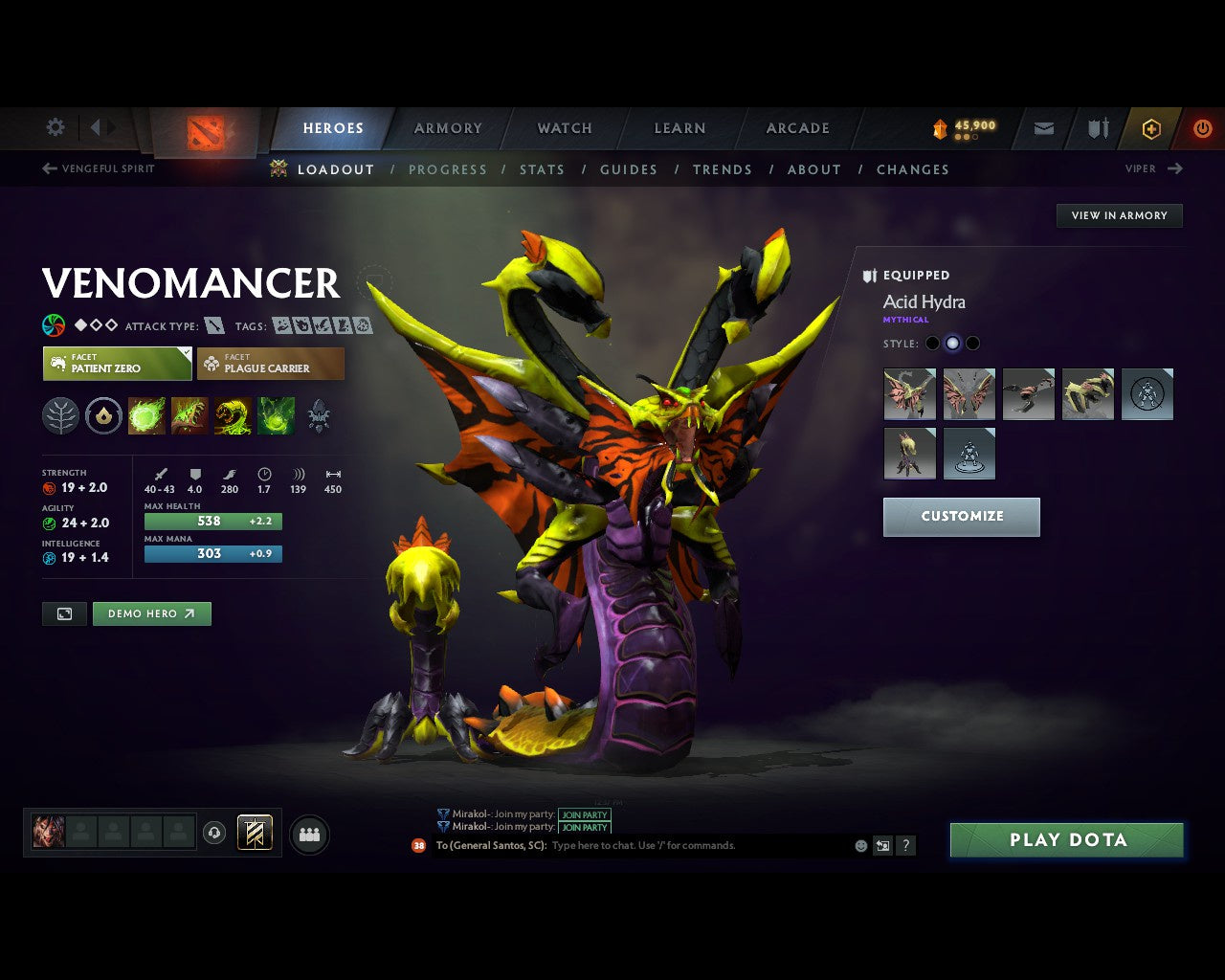This screenshot has width=1225, height=980.
Task: Select the Patient Zero facet
Action: point(117,364)
